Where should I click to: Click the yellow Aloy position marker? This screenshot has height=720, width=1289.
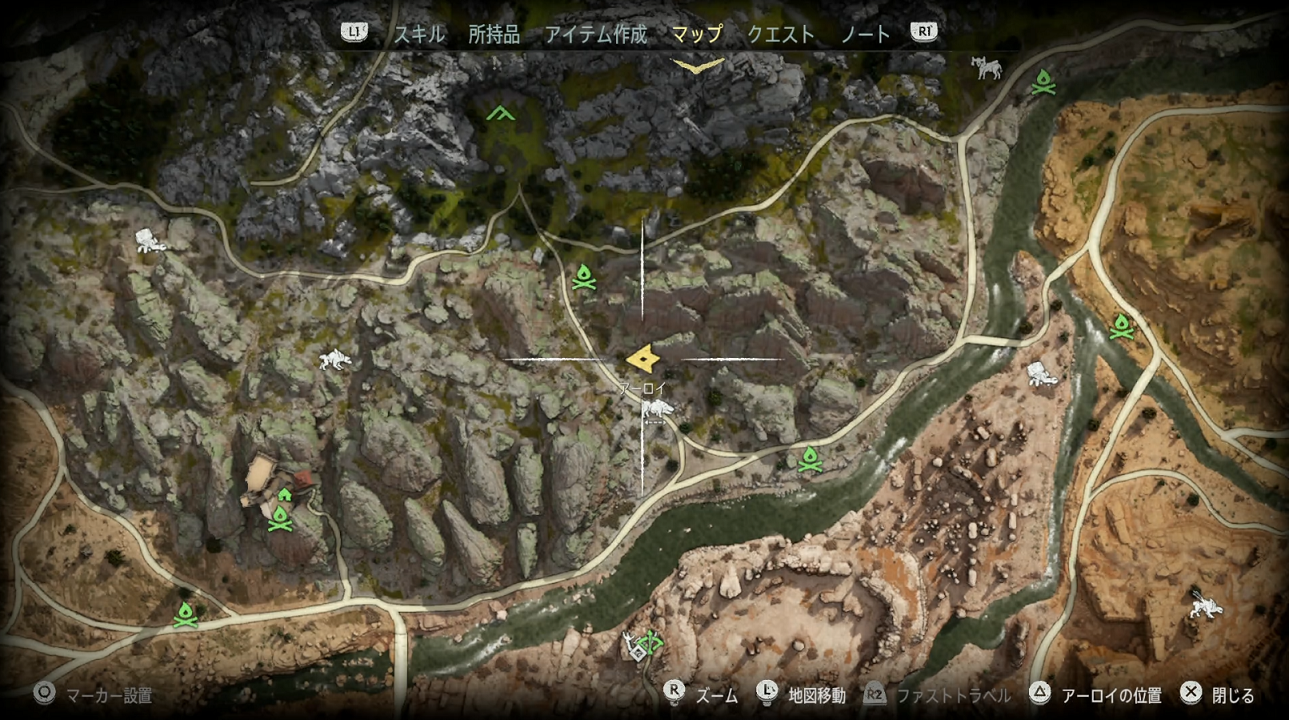(x=643, y=356)
